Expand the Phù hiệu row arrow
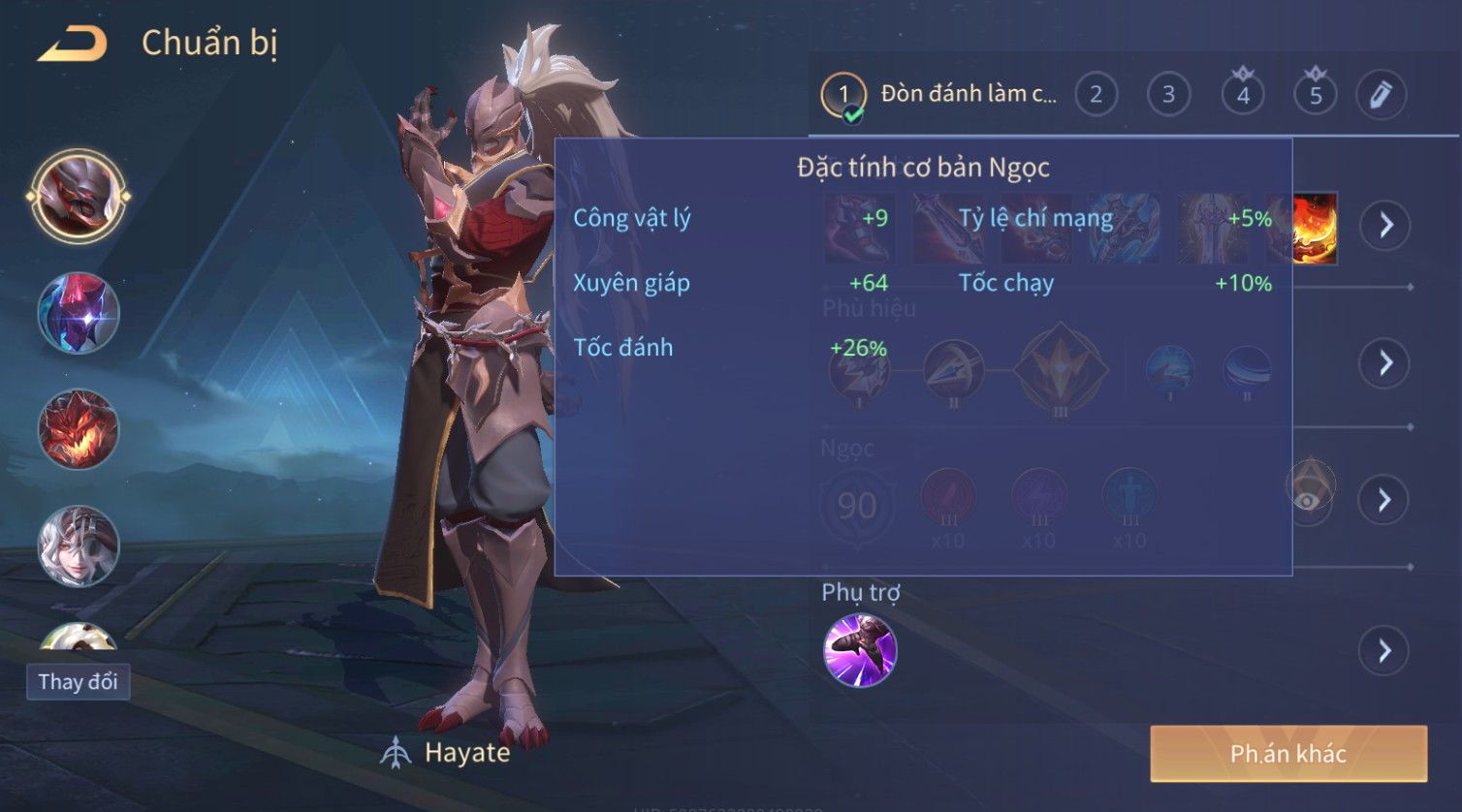Viewport: 1462px width, 812px height. [x=1384, y=363]
